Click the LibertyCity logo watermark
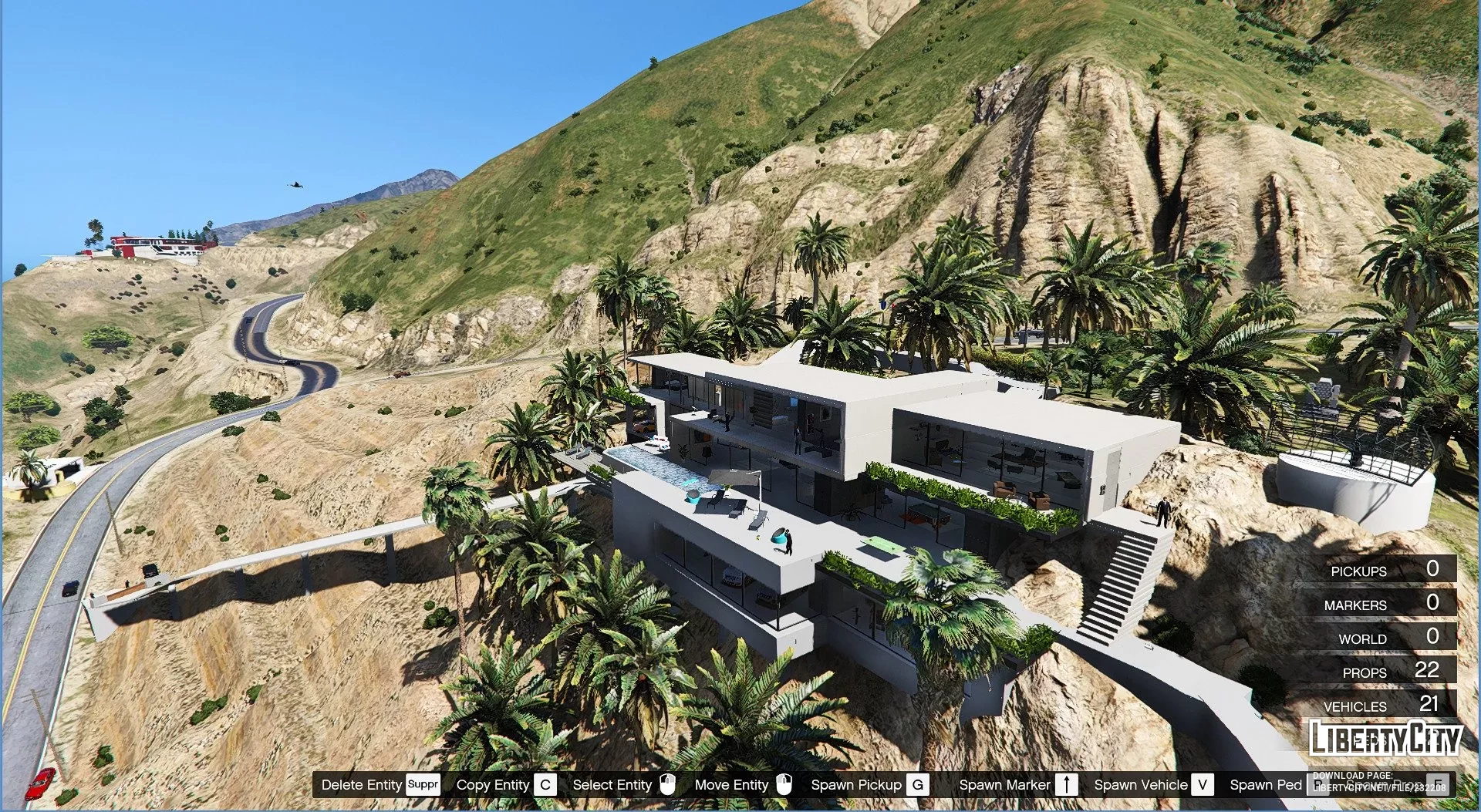1481x812 pixels. coord(1385,739)
